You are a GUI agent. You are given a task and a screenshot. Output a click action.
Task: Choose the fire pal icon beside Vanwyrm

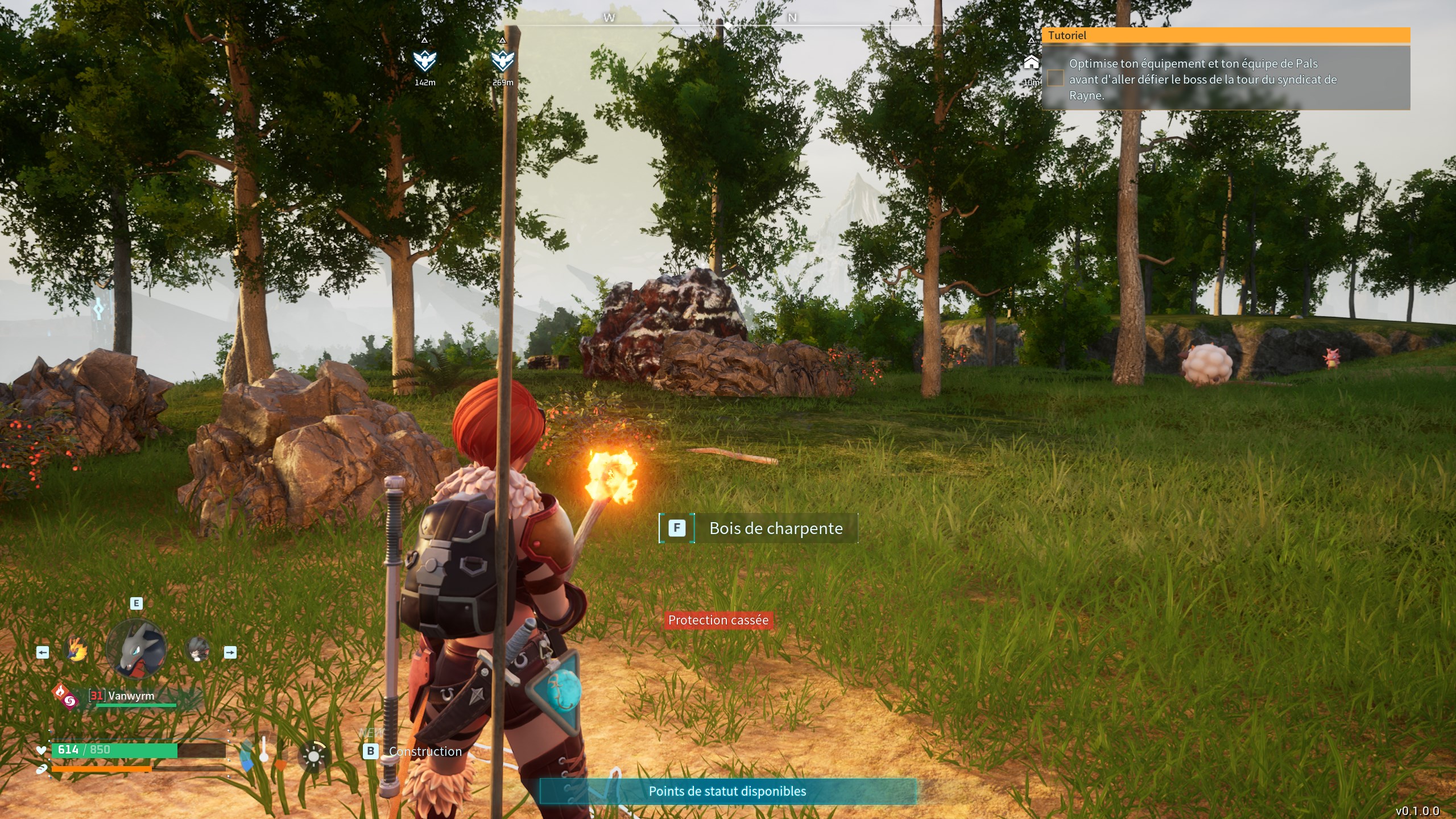77,650
